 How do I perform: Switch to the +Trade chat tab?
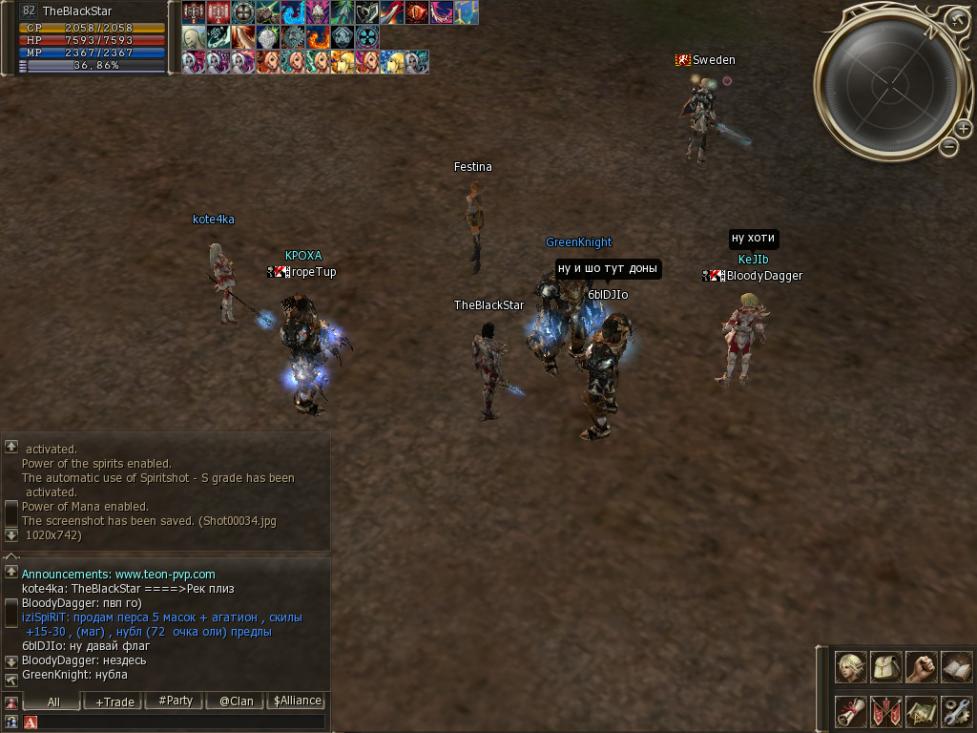click(115, 701)
